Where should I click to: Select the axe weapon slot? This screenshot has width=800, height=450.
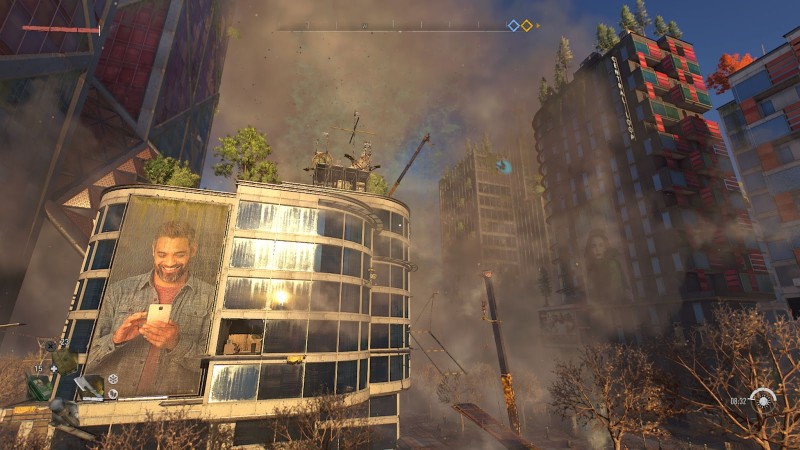point(87,384)
